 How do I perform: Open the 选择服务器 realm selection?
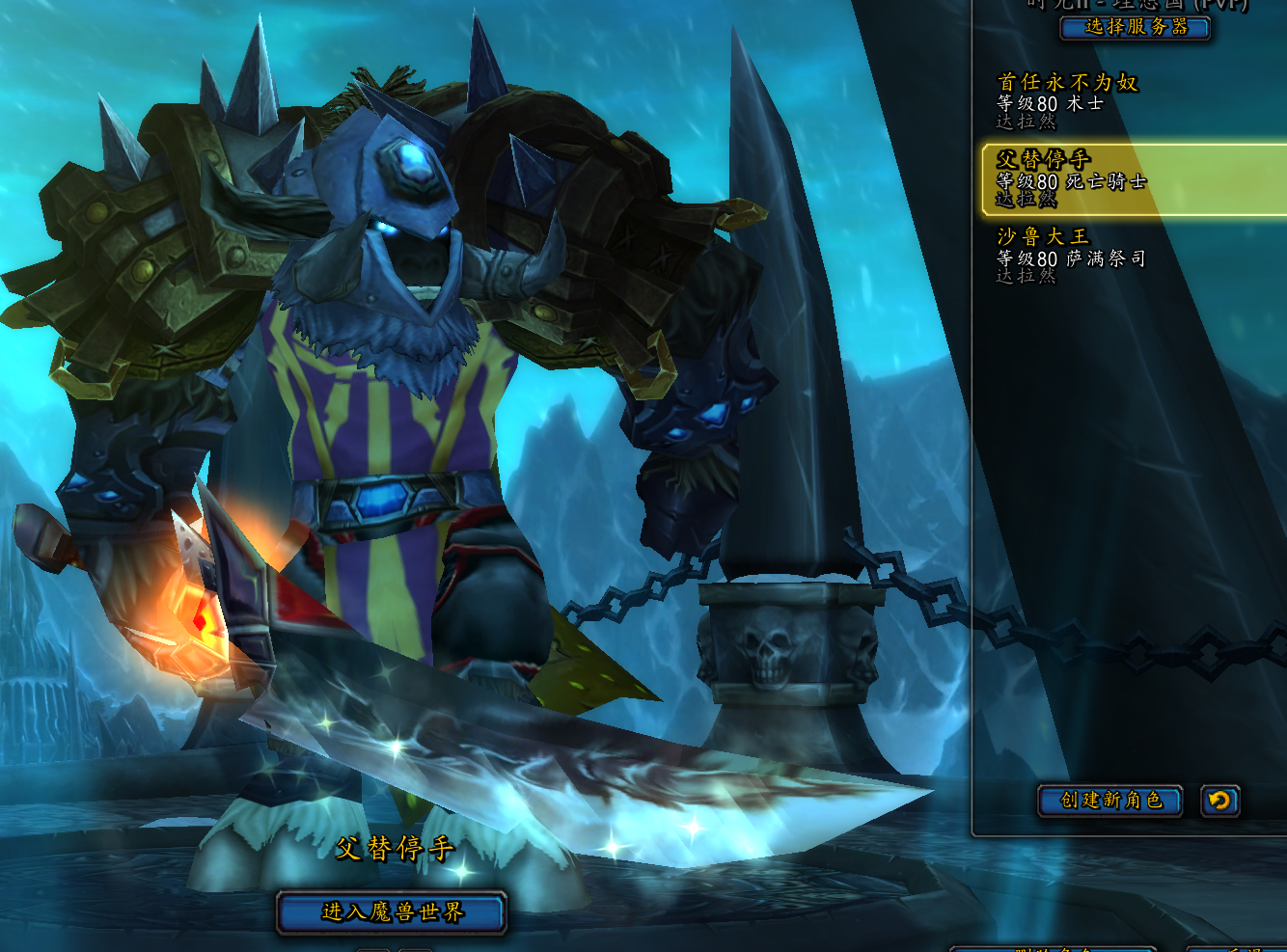click(x=1135, y=27)
